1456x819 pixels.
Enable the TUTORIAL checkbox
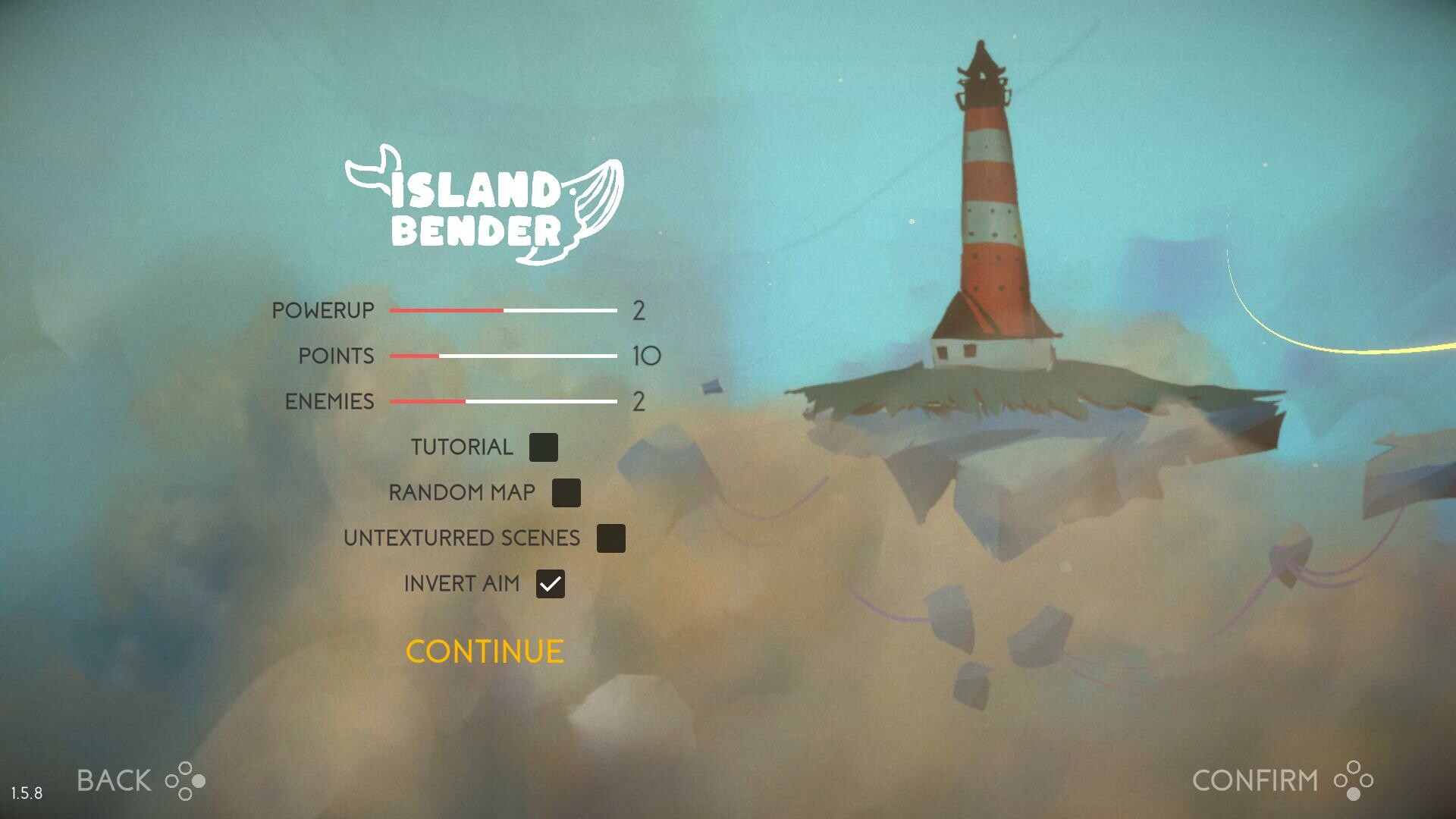(x=544, y=447)
